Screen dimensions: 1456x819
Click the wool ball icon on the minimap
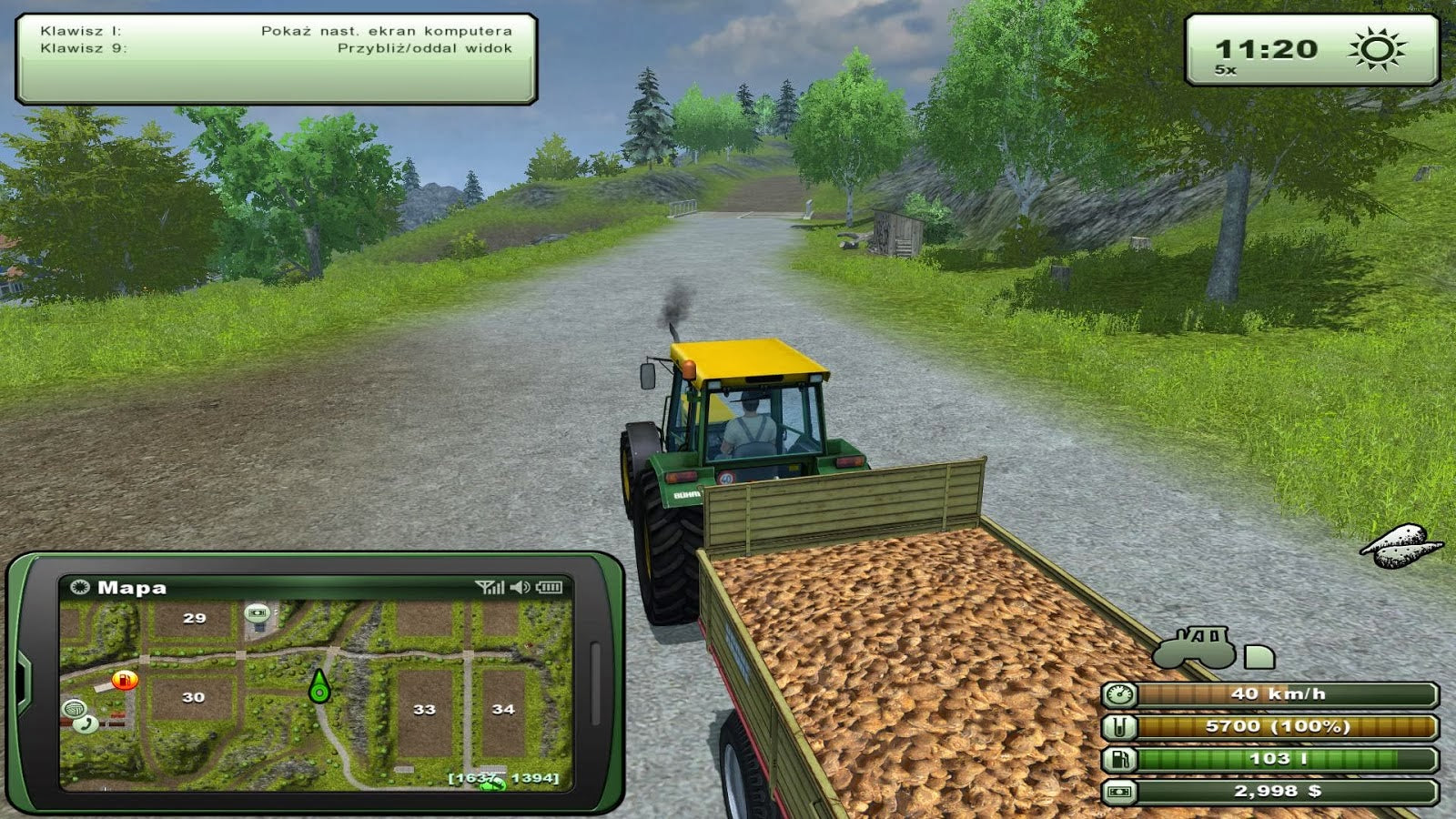pyautogui.click(x=76, y=707)
